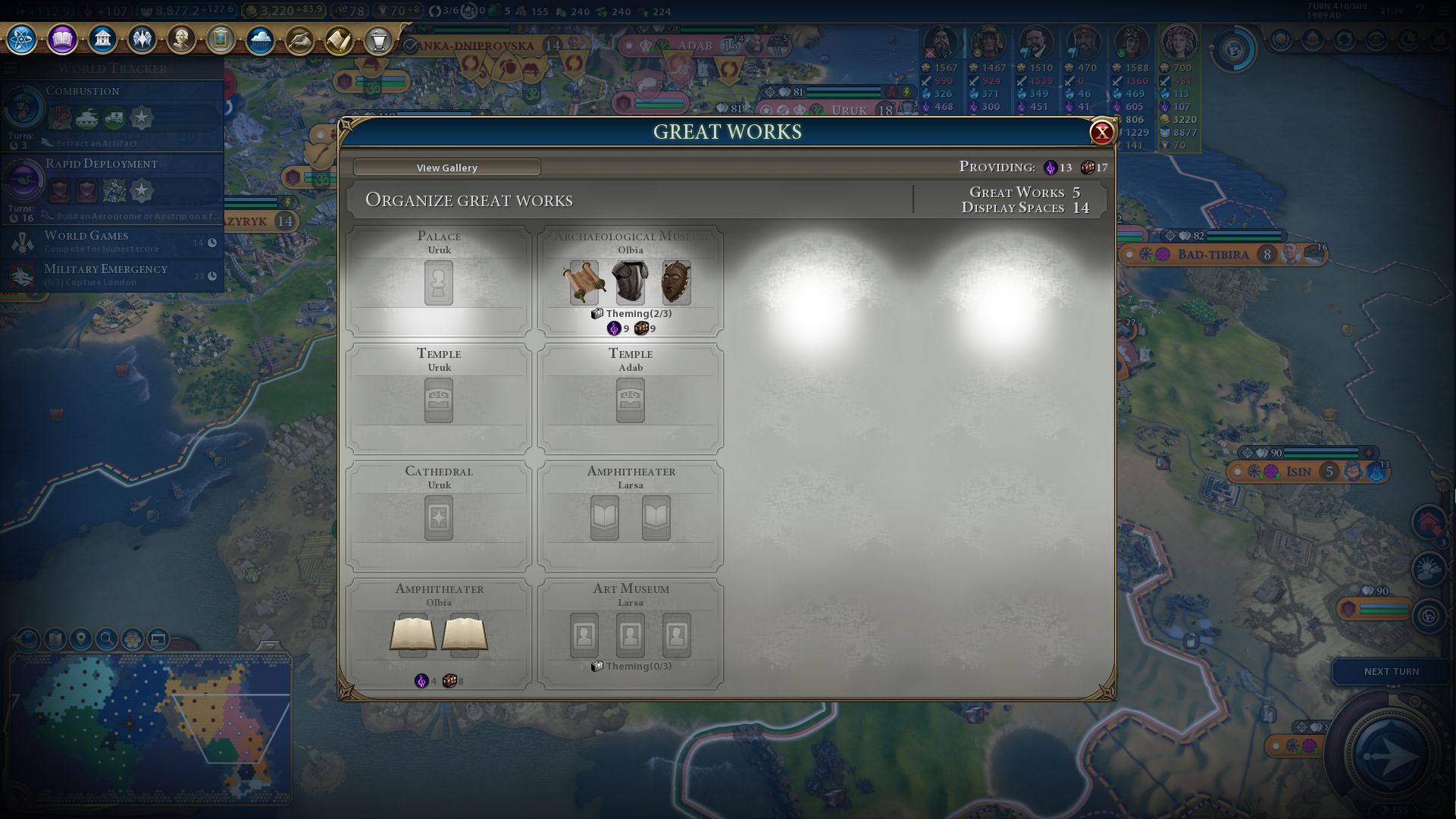Click the Cathedral relic slot in Uruk
The width and height of the screenshot is (1456, 819).
click(x=439, y=518)
